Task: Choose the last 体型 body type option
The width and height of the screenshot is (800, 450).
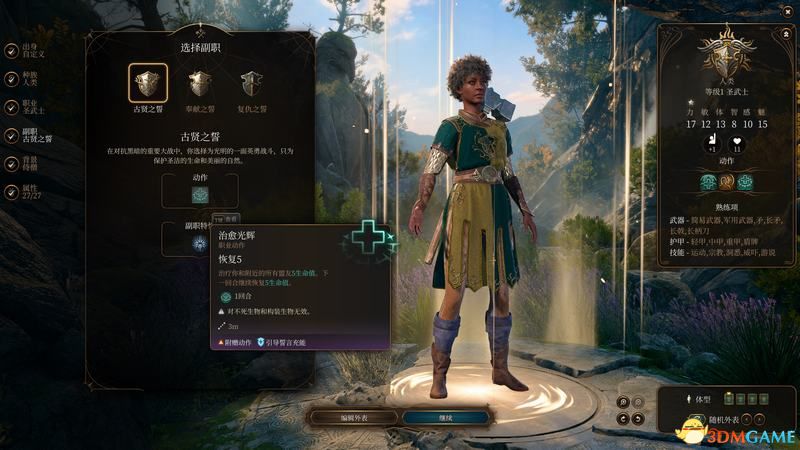Action: pos(764,399)
